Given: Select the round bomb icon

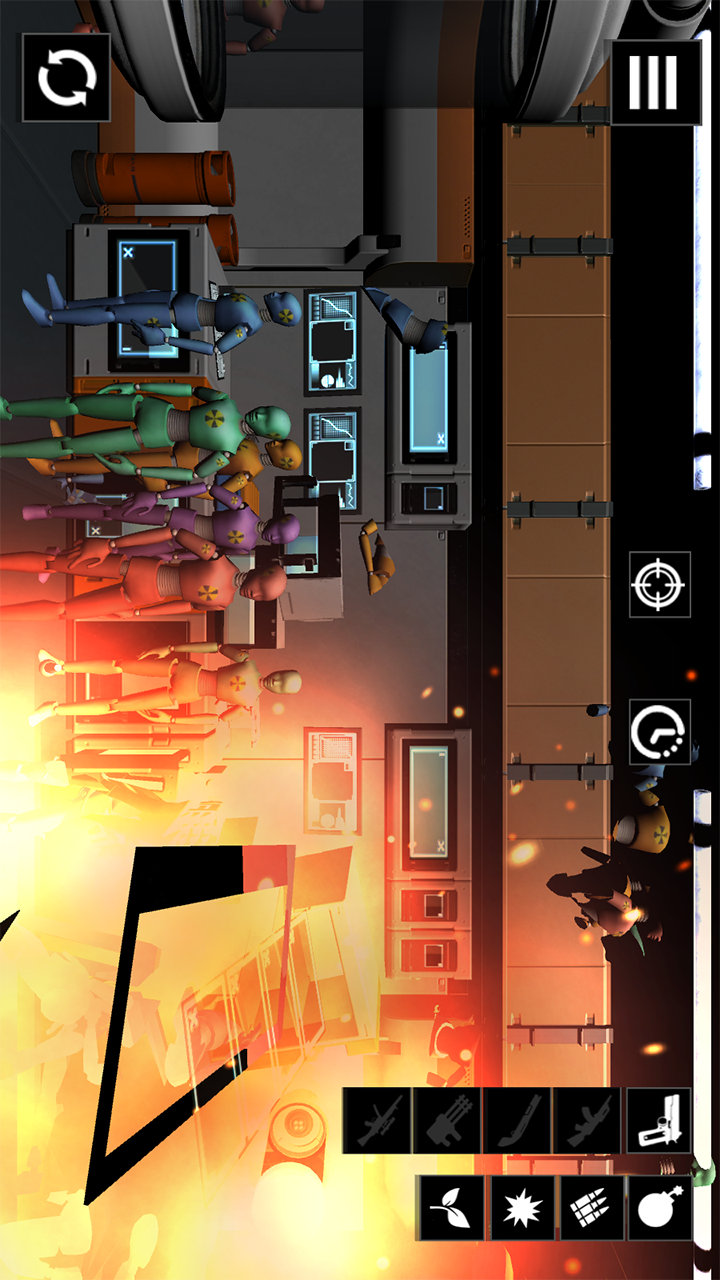Looking at the screenshot, I should pos(659,1208).
